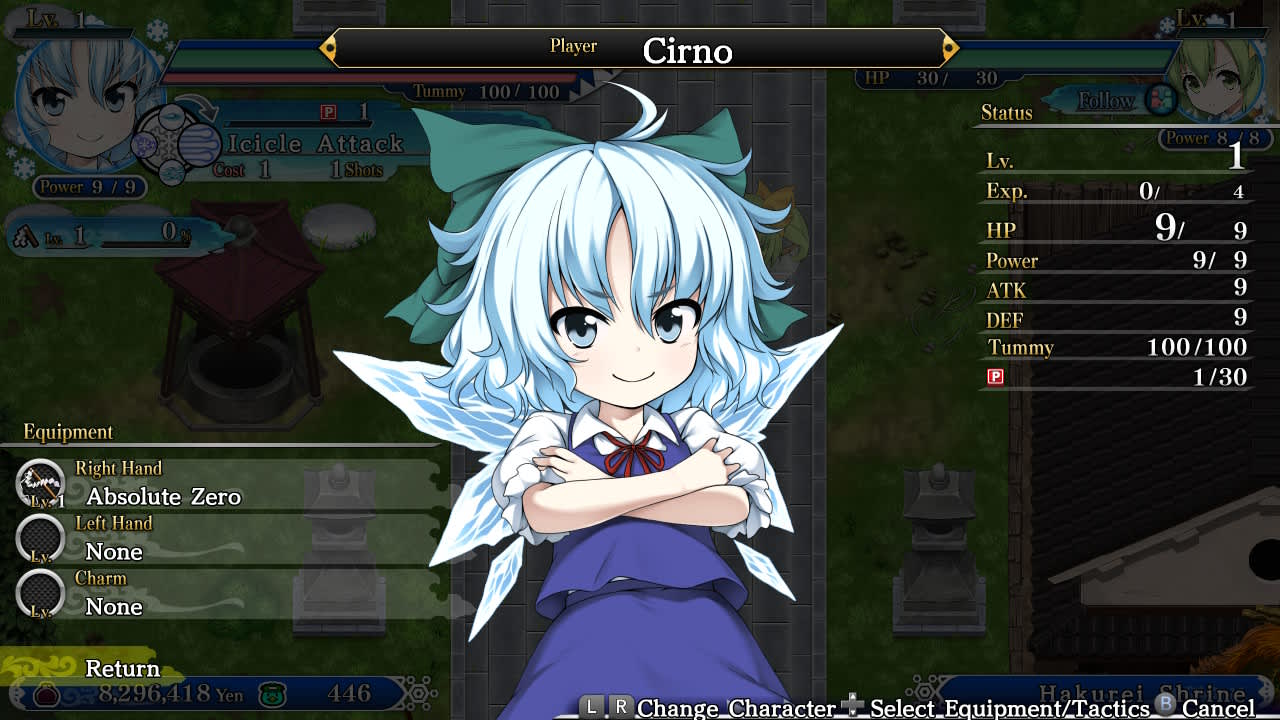This screenshot has height=720, width=1280.
Task: Click Return to exit the equipment screen
Action: [122, 668]
